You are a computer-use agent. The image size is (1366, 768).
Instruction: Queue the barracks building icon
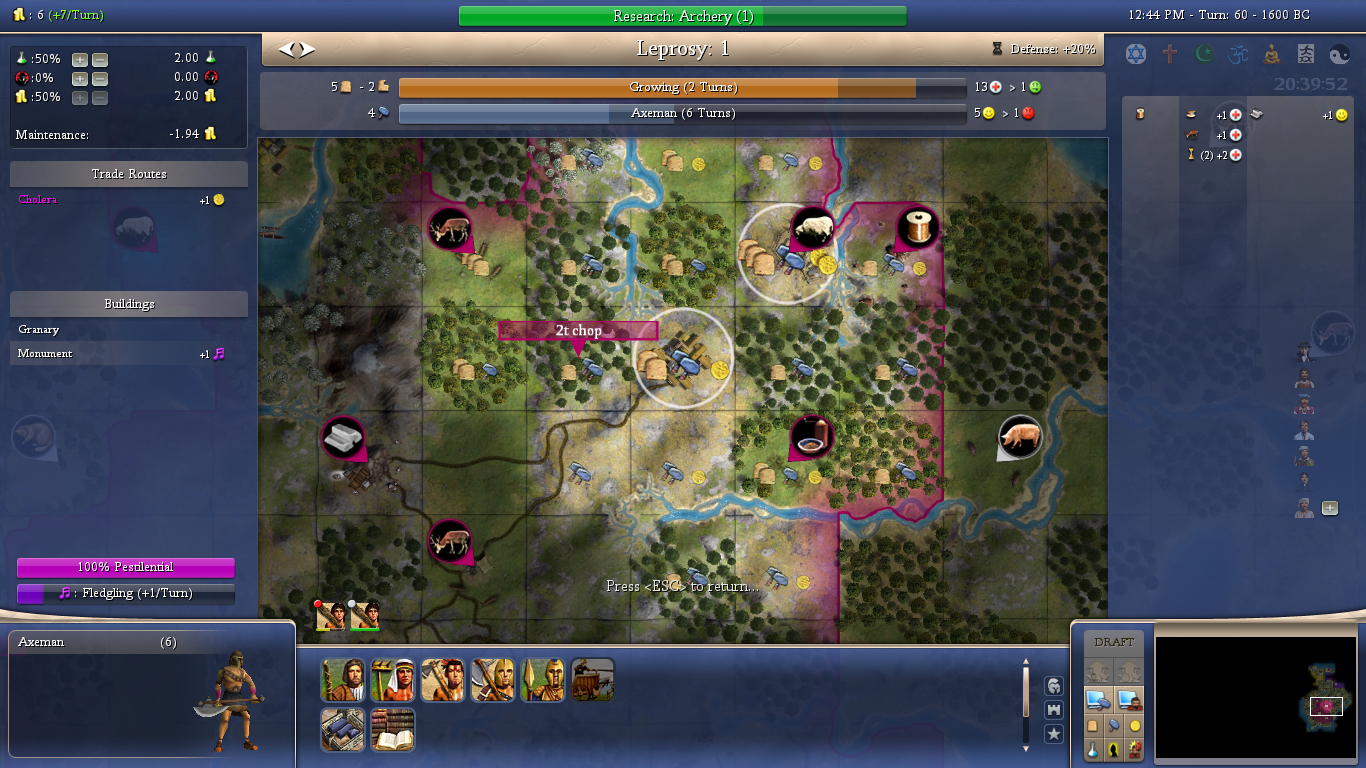coord(342,730)
